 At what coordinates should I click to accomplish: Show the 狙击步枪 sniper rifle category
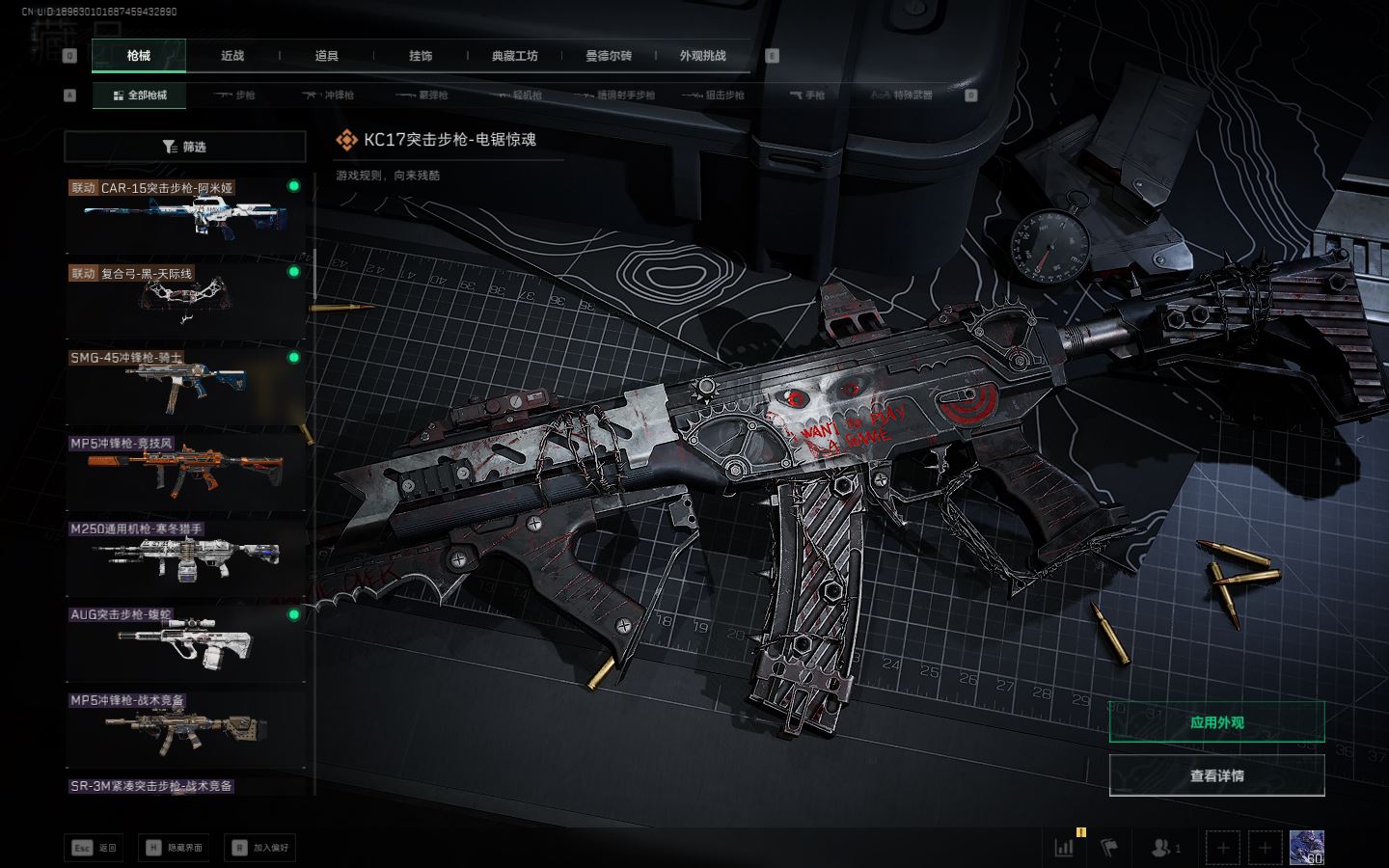tap(714, 95)
